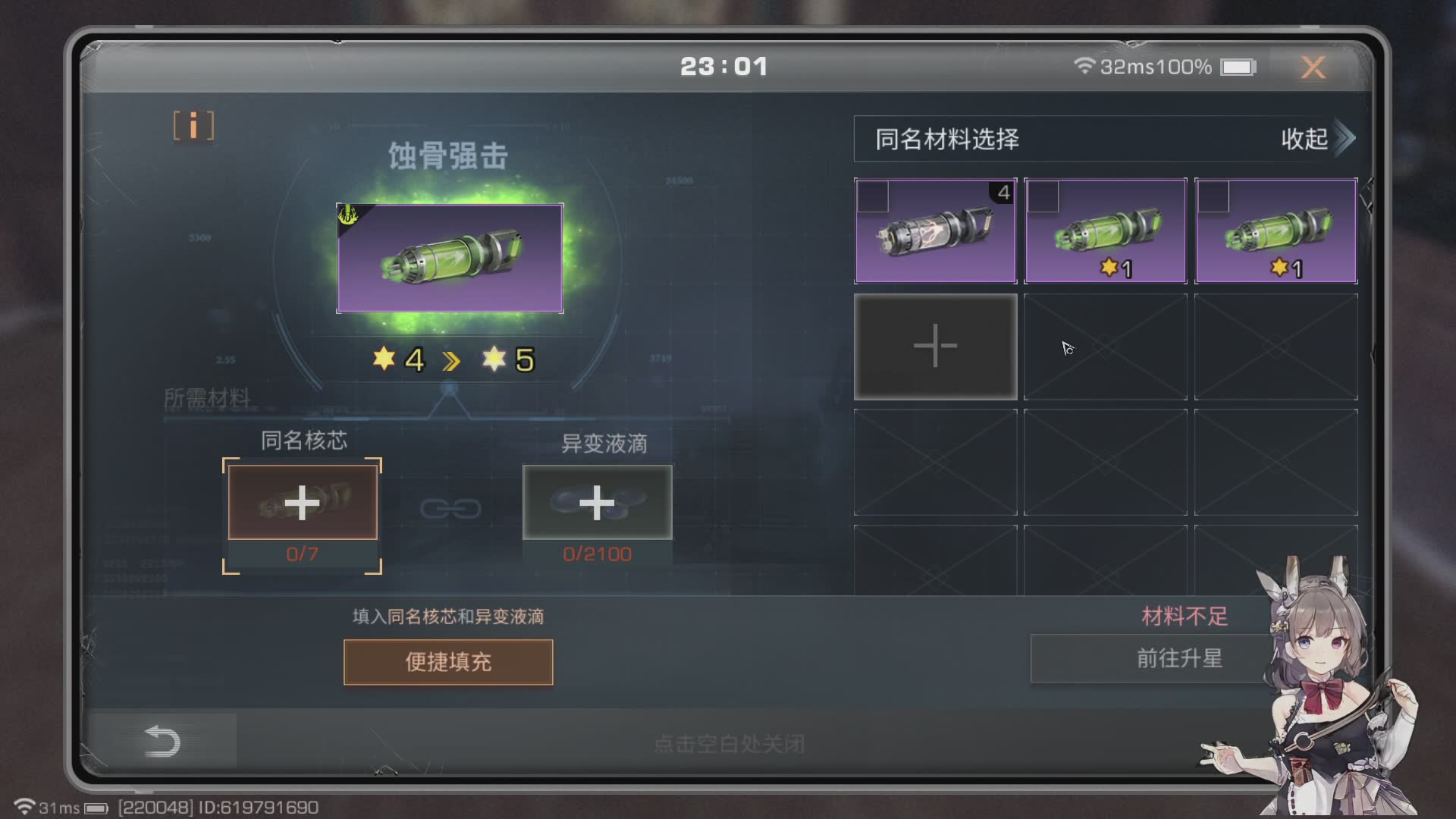
Task: Select the 蚀骨强击 core item image
Action: [x=450, y=258]
